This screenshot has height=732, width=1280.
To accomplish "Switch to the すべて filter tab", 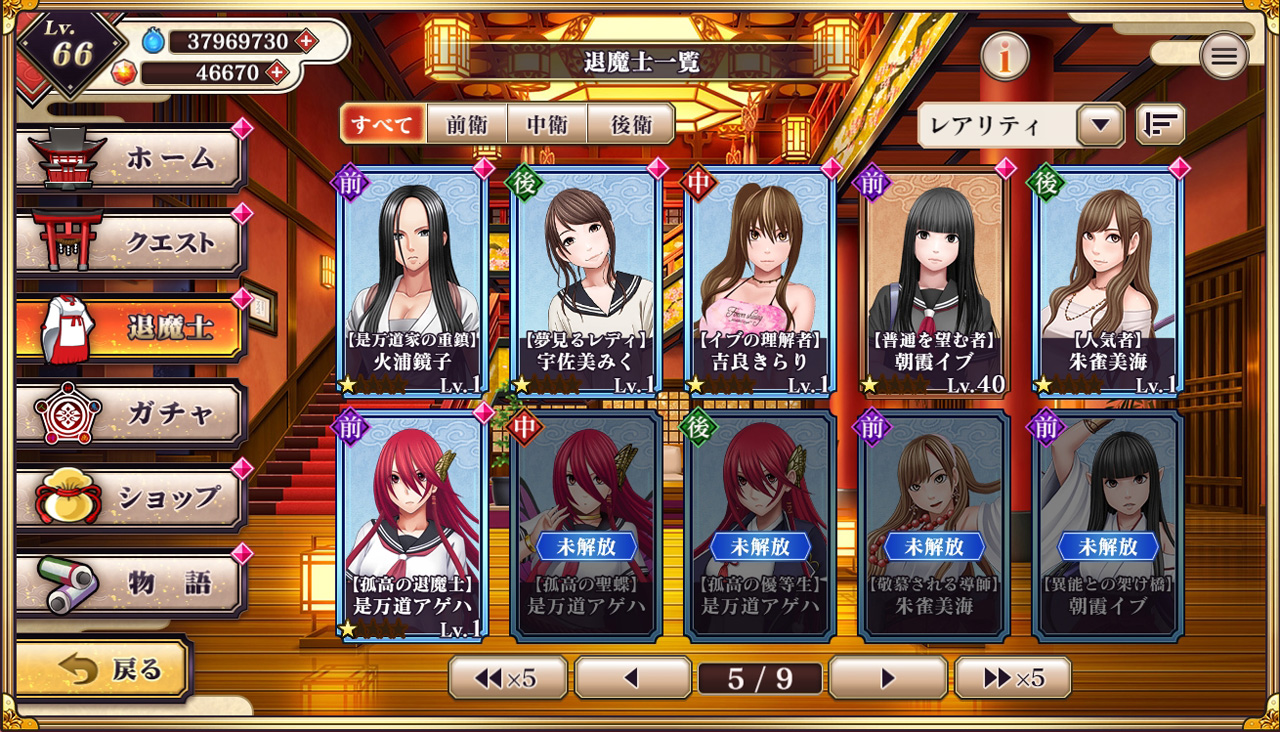I will [x=383, y=124].
